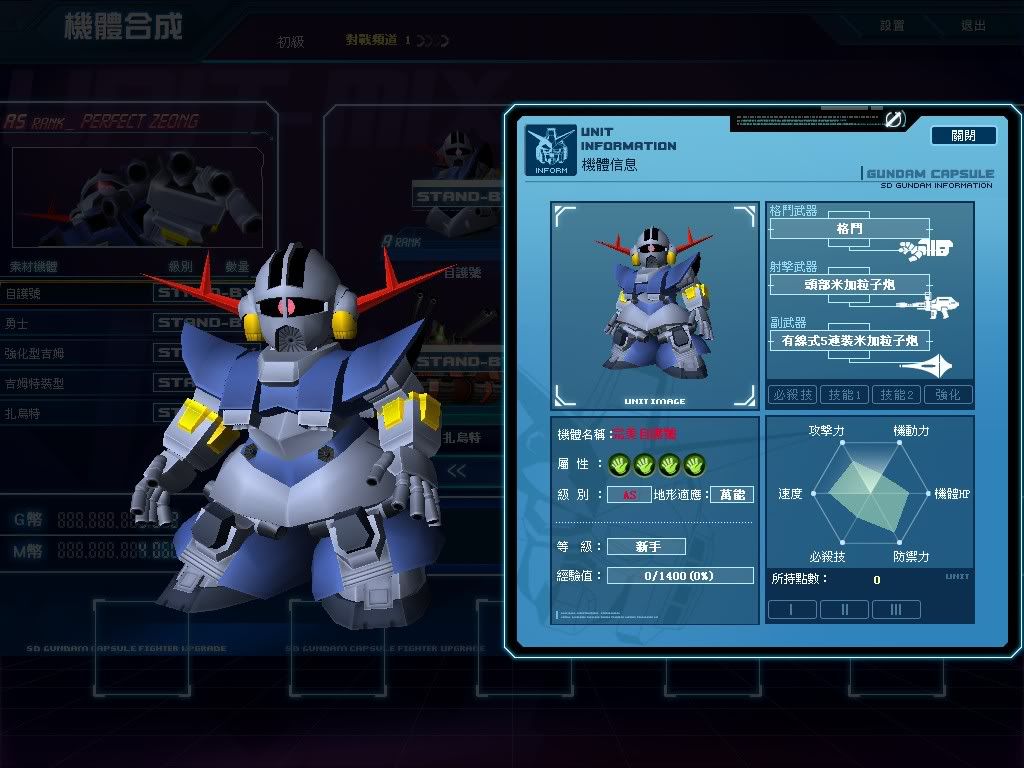Close the unit information panel with 關閉

963,135
